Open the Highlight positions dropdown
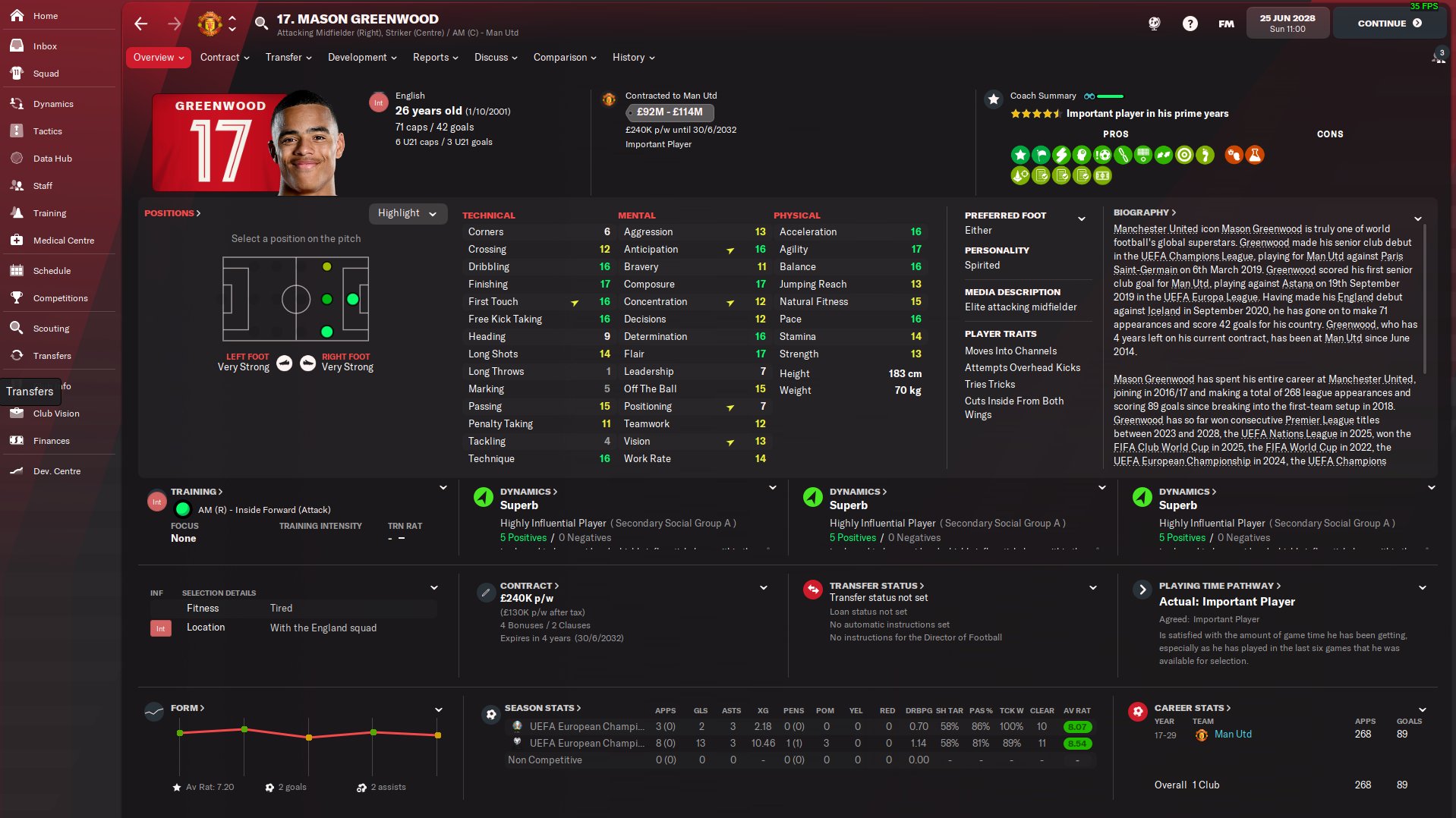This screenshot has height=818, width=1456. pyautogui.click(x=407, y=213)
